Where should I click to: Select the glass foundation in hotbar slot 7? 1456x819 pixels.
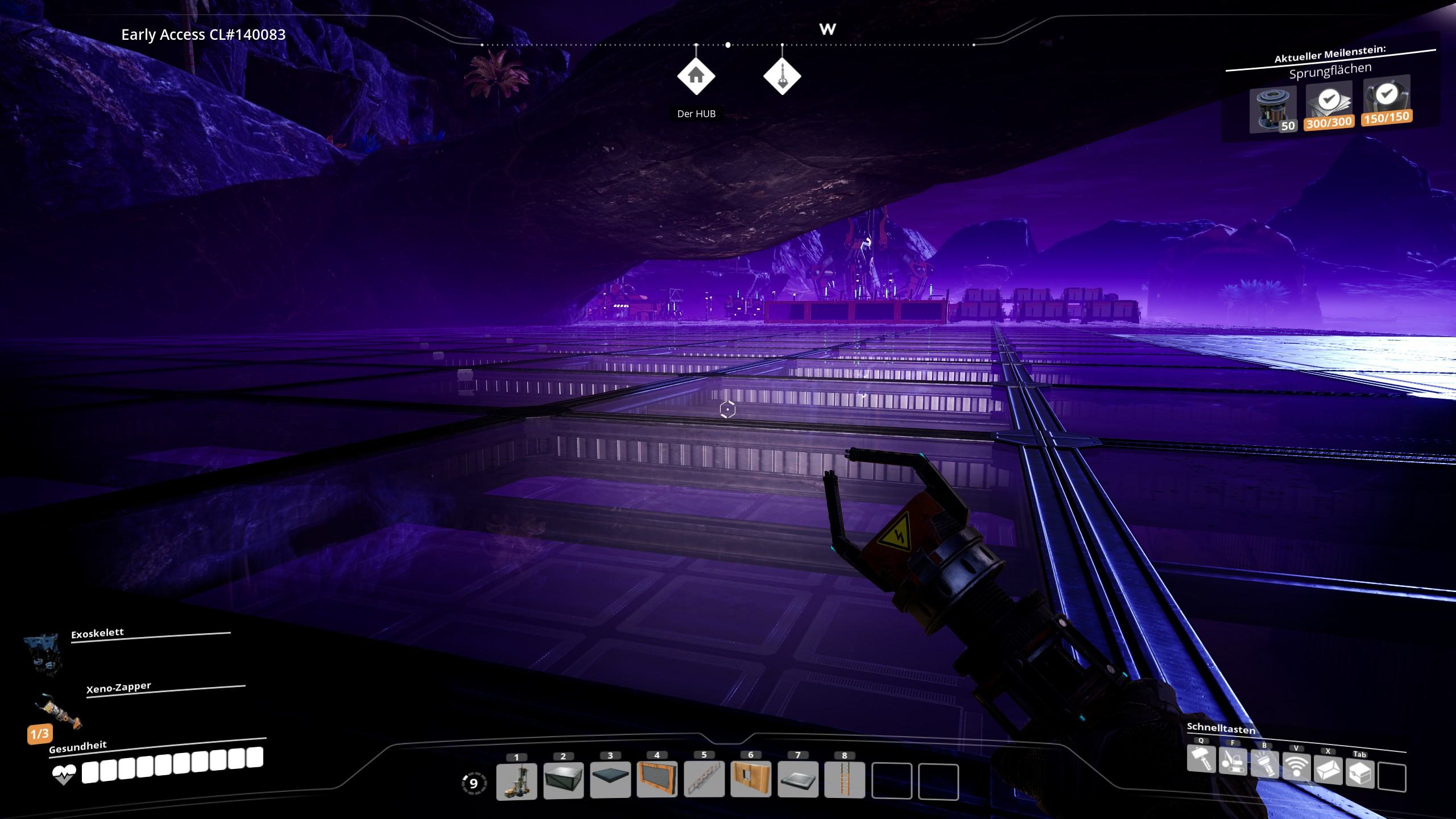pos(798,780)
